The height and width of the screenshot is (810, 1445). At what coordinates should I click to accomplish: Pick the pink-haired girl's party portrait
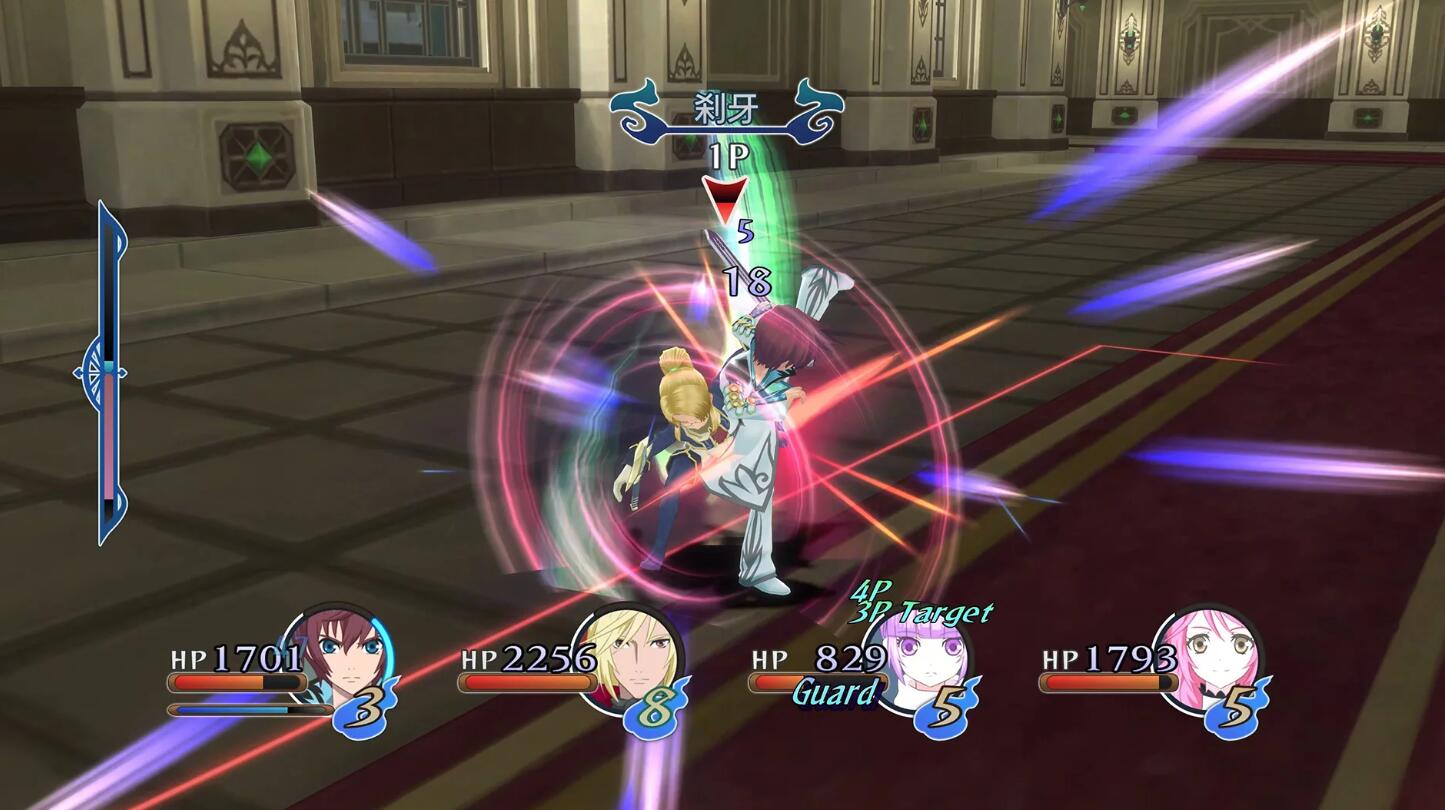pos(1208,655)
